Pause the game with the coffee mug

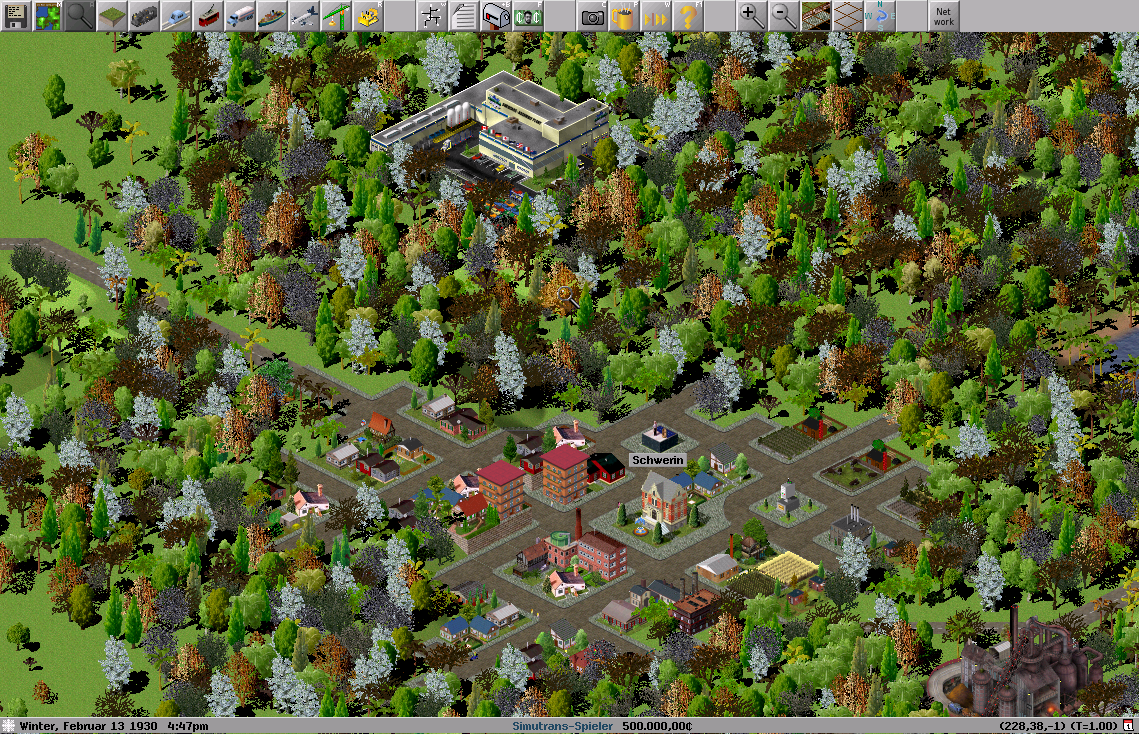624,16
